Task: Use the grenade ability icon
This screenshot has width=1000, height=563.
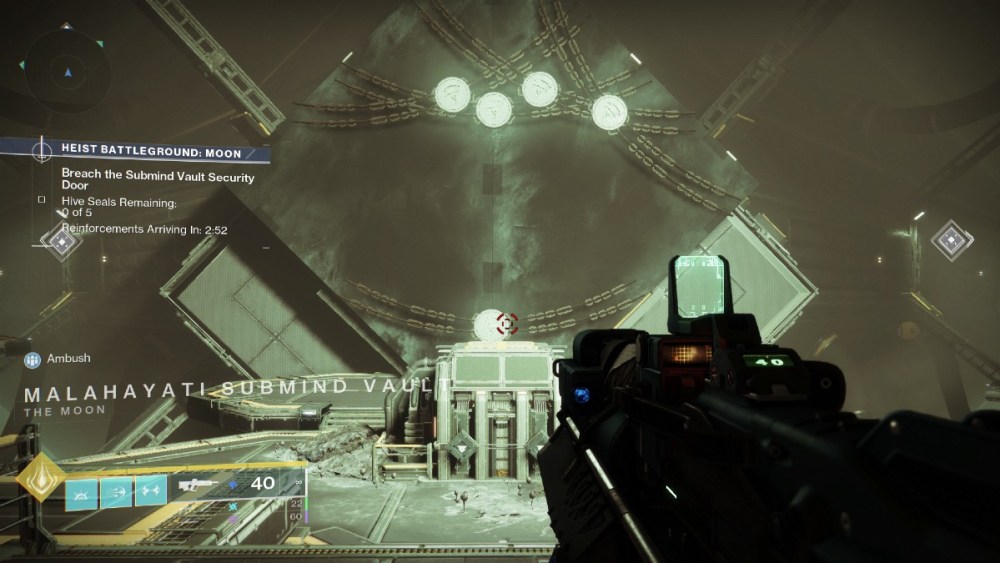Action: (x=82, y=491)
